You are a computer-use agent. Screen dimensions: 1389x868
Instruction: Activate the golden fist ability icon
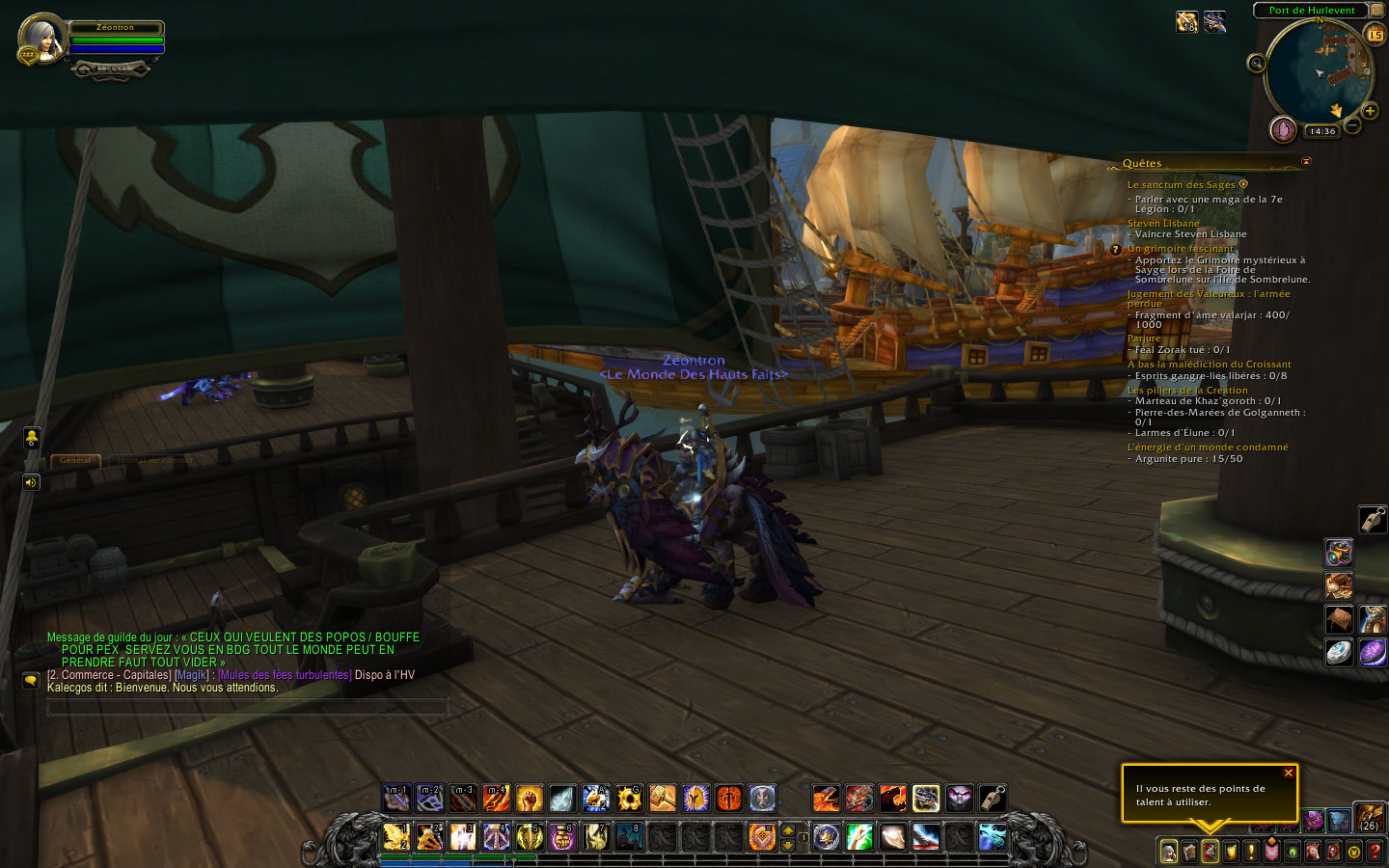pos(529,799)
